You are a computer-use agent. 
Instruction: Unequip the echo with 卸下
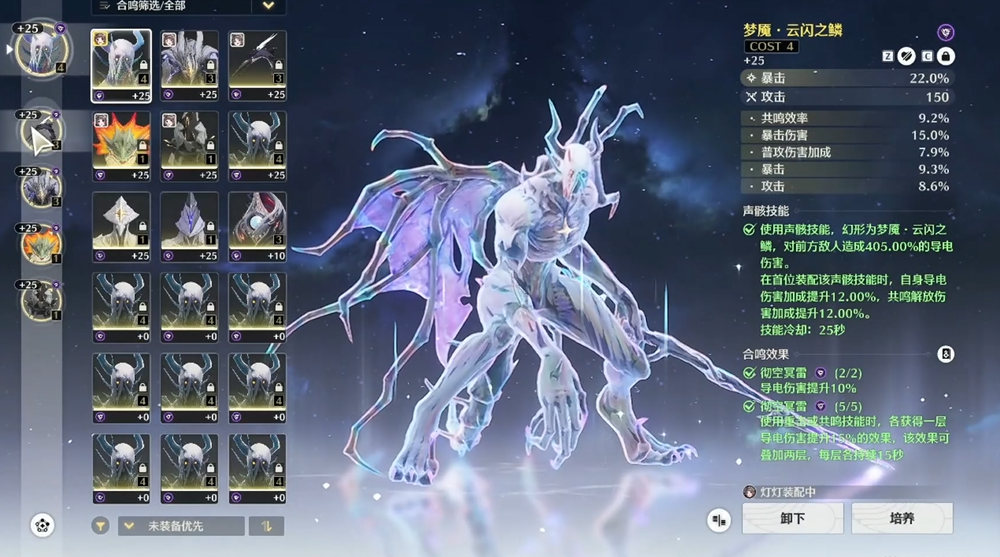coord(791,518)
